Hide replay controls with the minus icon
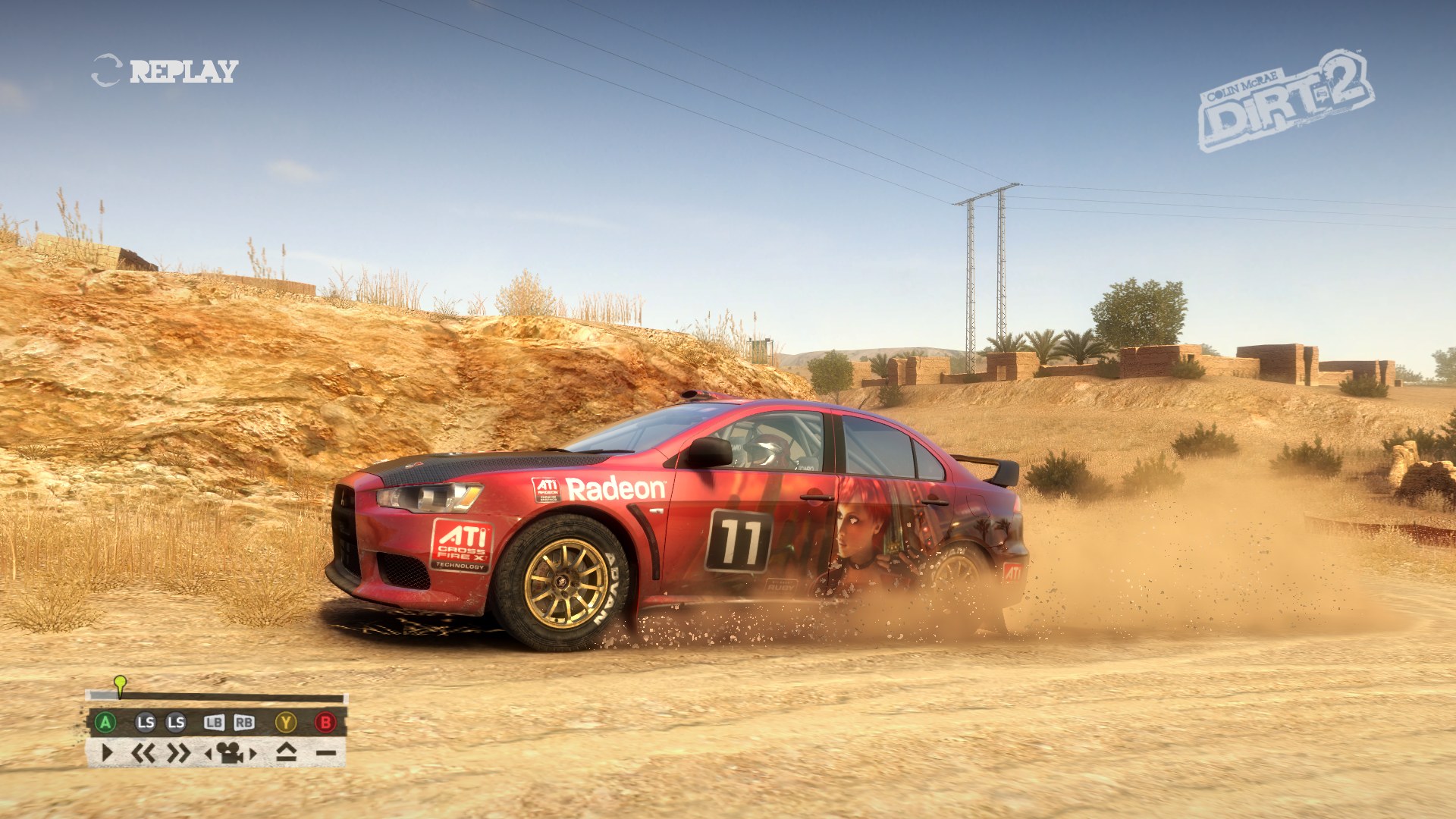Screen dimensions: 1456x819 (326, 753)
